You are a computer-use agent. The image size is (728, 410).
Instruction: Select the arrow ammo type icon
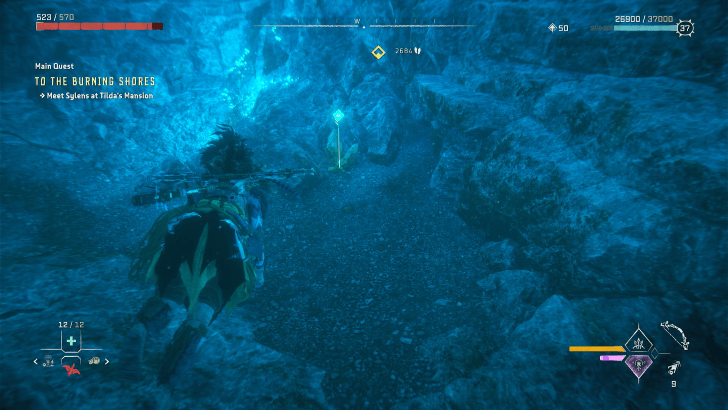(x=676, y=367)
